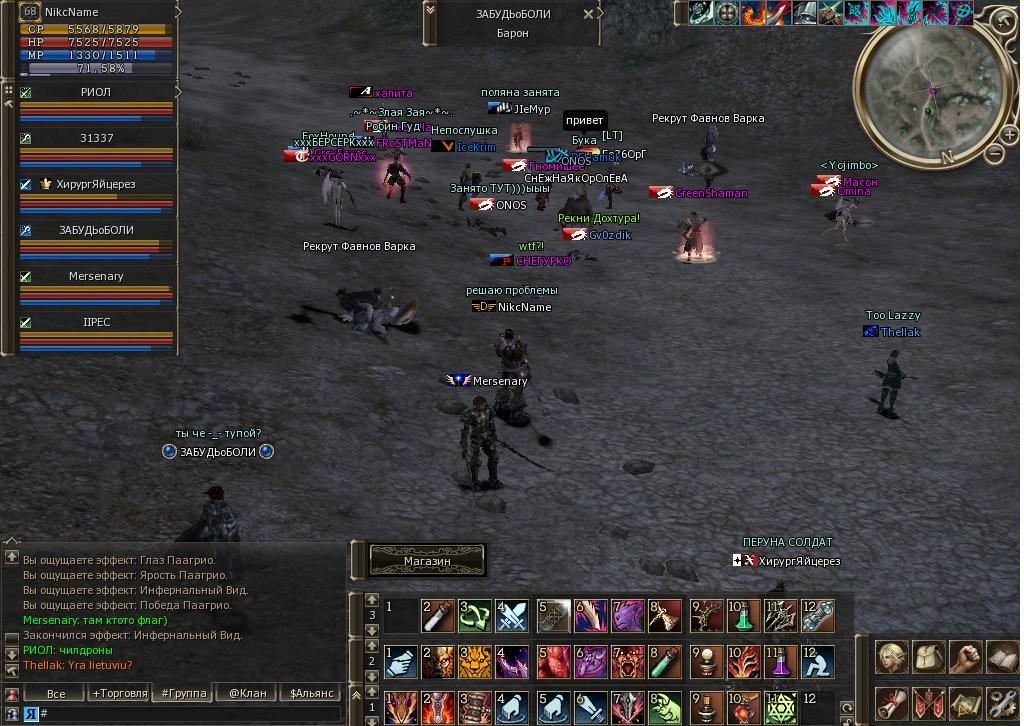Screen dimensions: 1024x726
Task: Use the crossed swords skill icon
Action: 512,616
